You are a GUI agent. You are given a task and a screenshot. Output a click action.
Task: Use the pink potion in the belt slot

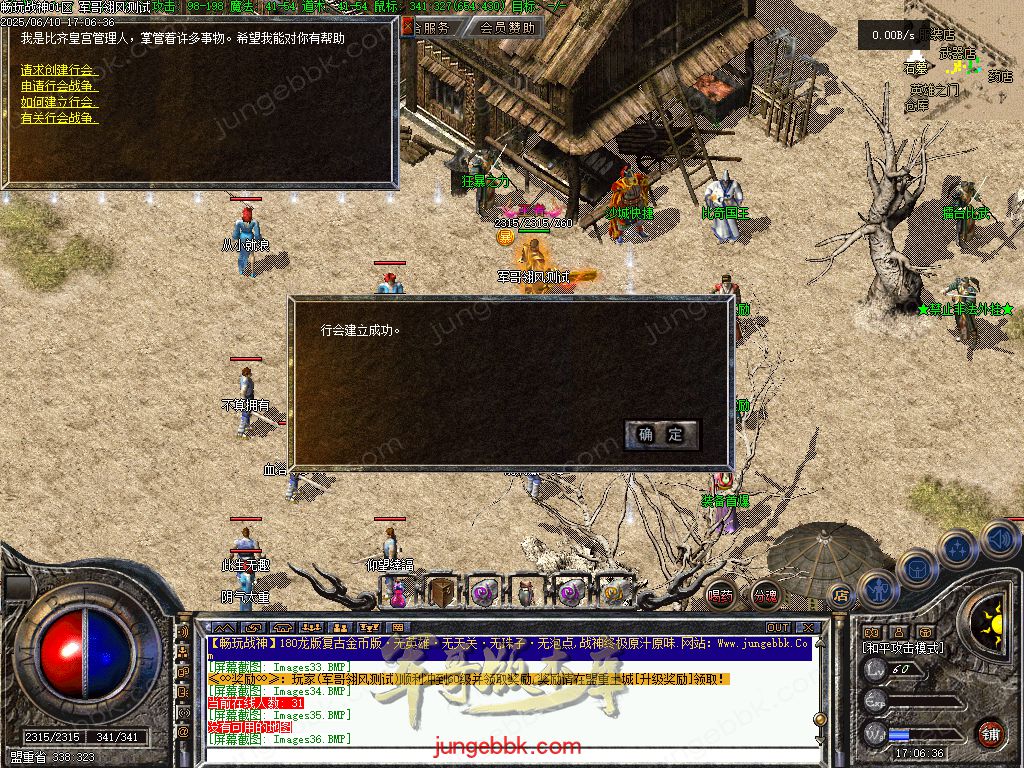click(398, 594)
